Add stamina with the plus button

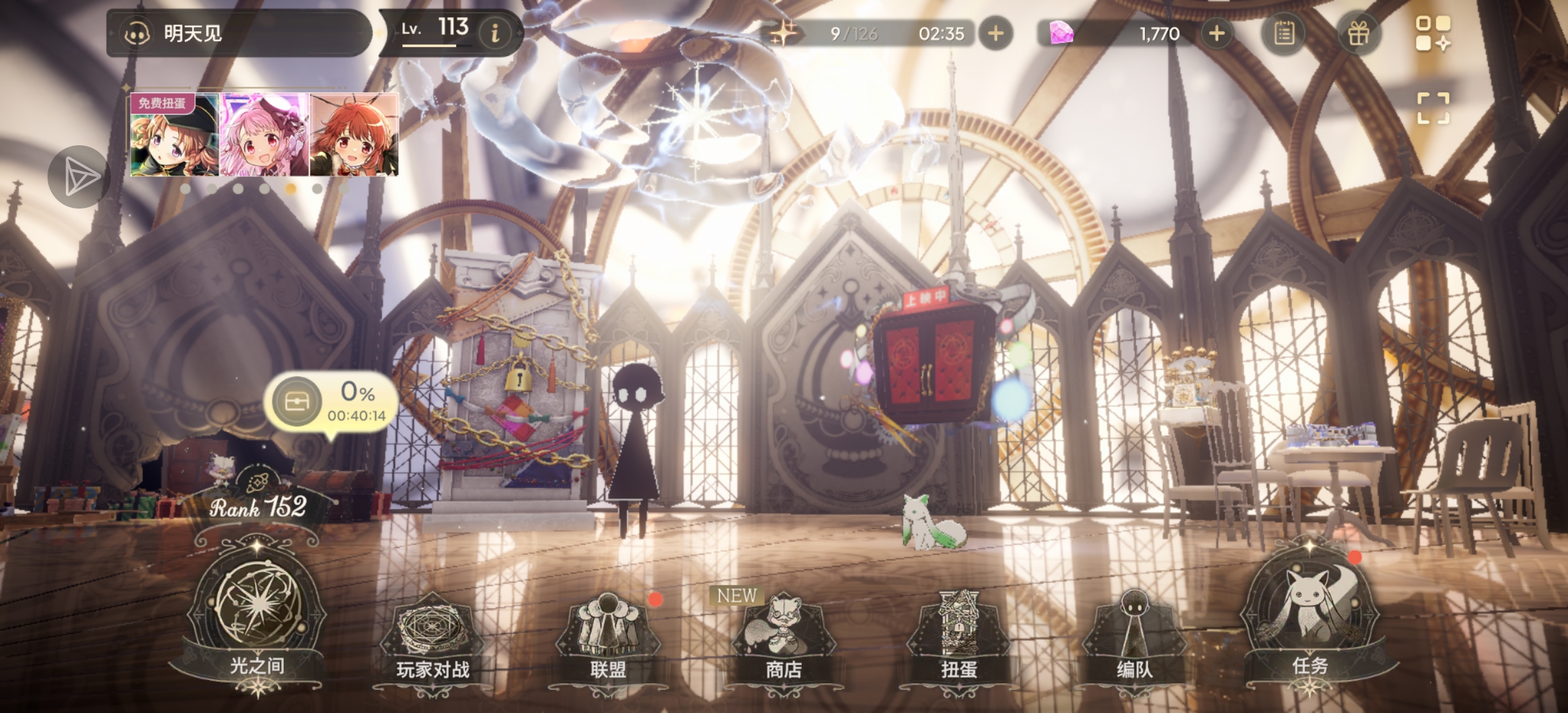coord(996,33)
